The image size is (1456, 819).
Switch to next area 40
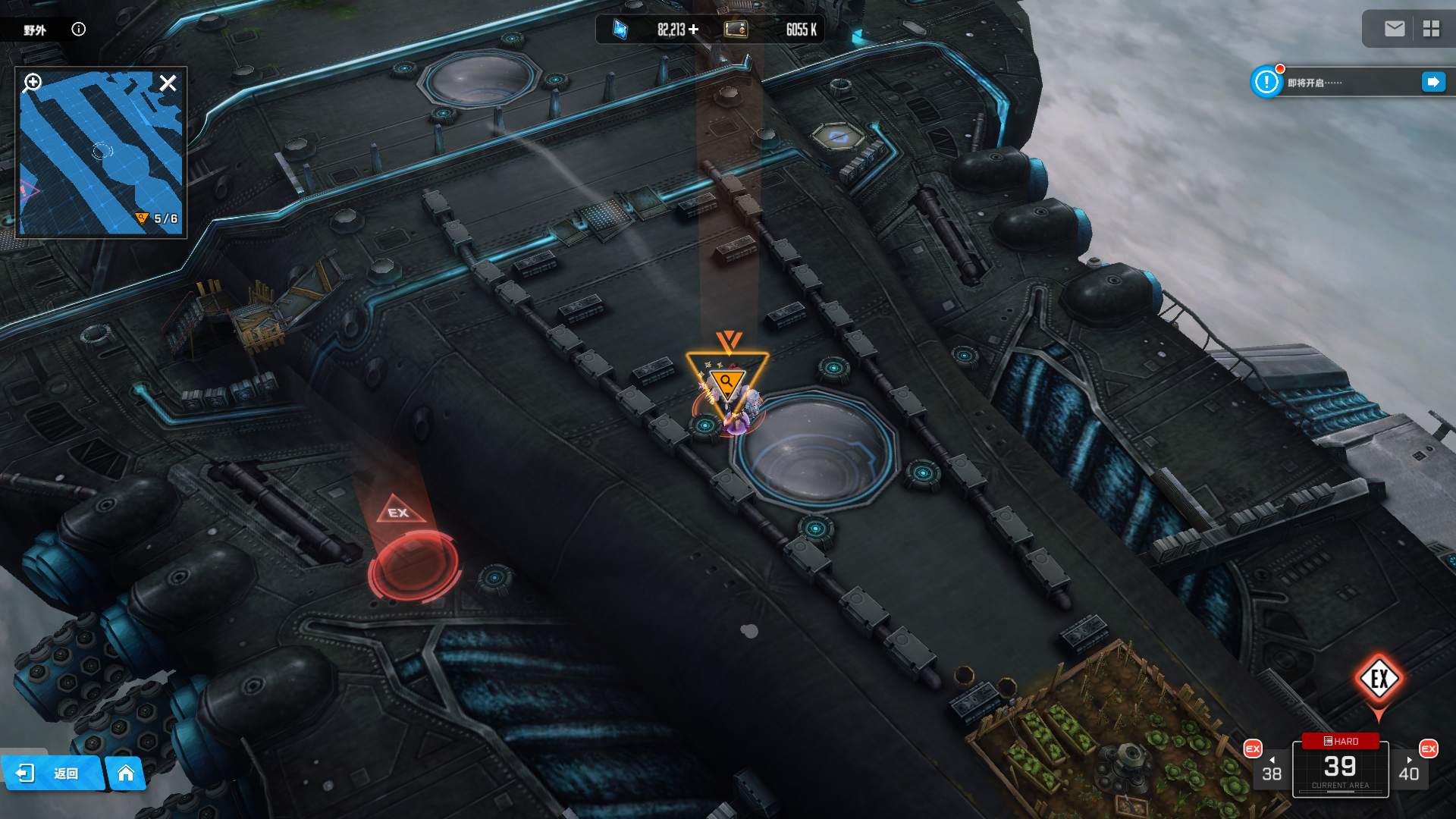coord(1409,770)
